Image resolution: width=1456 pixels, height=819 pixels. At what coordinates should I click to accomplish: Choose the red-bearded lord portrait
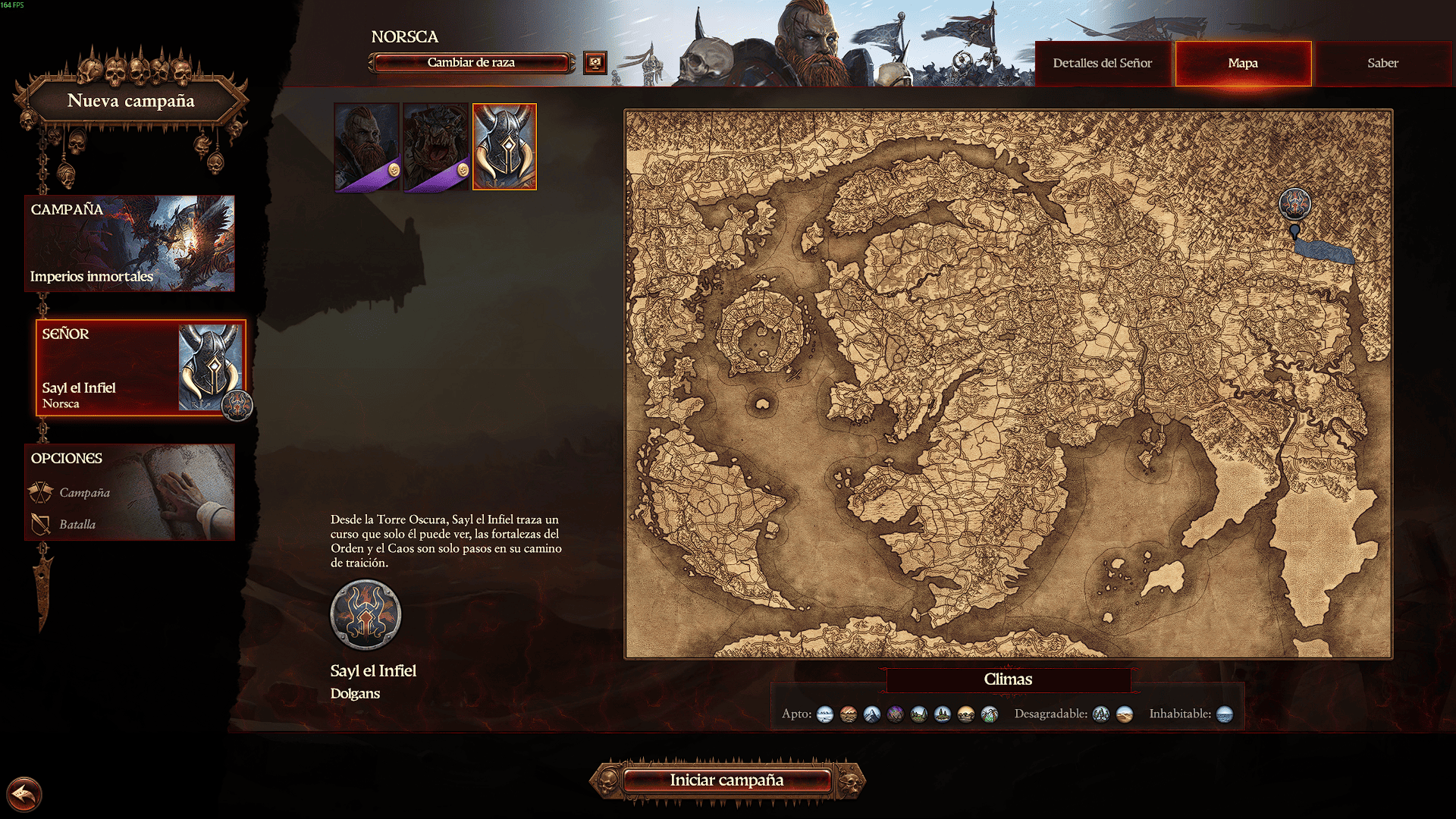click(366, 147)
